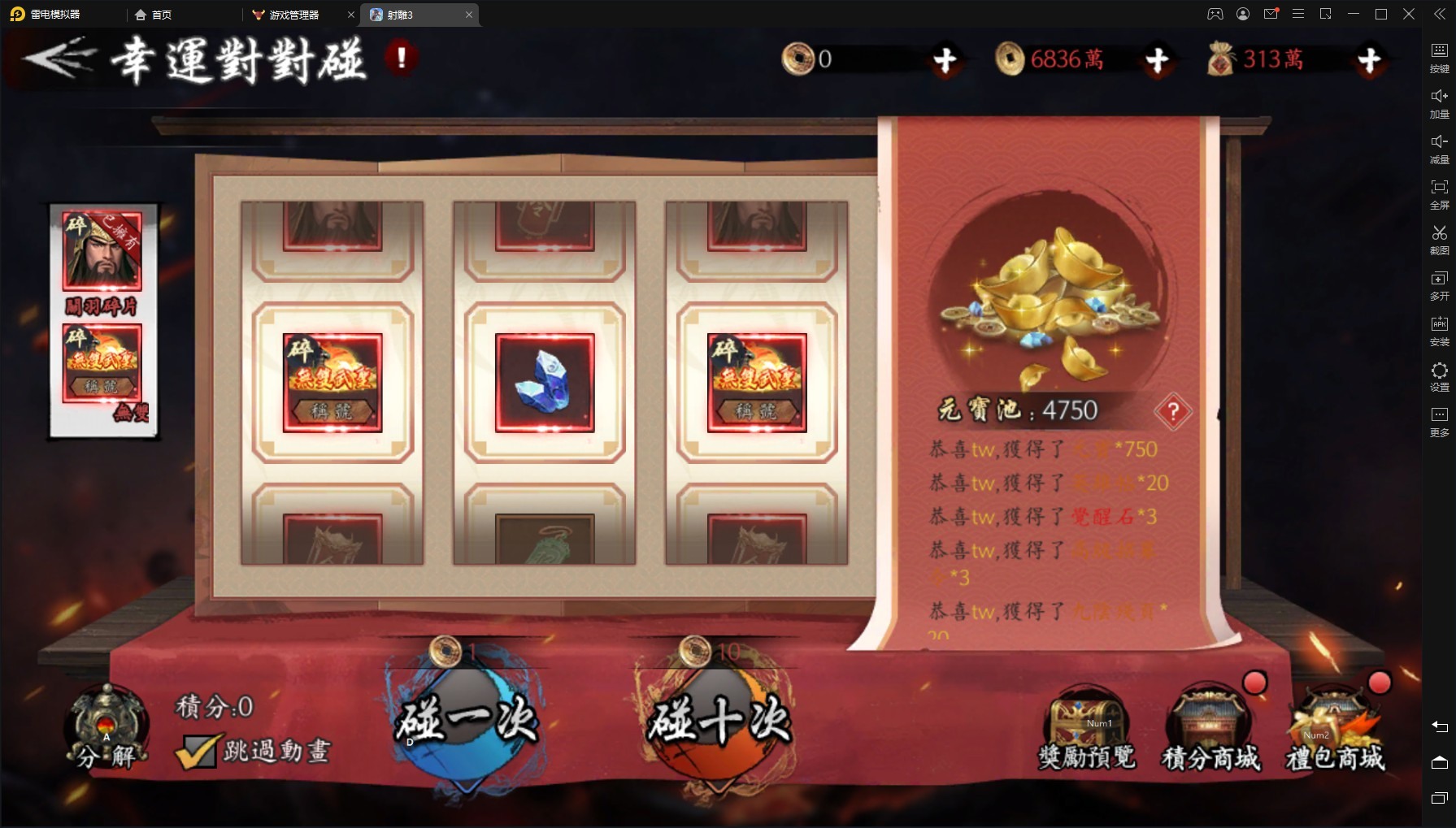This screenshot has height=828, width=1456.
Task: Click the red exclamation notice beside 幸運對對碰
Action: [400, 59]
